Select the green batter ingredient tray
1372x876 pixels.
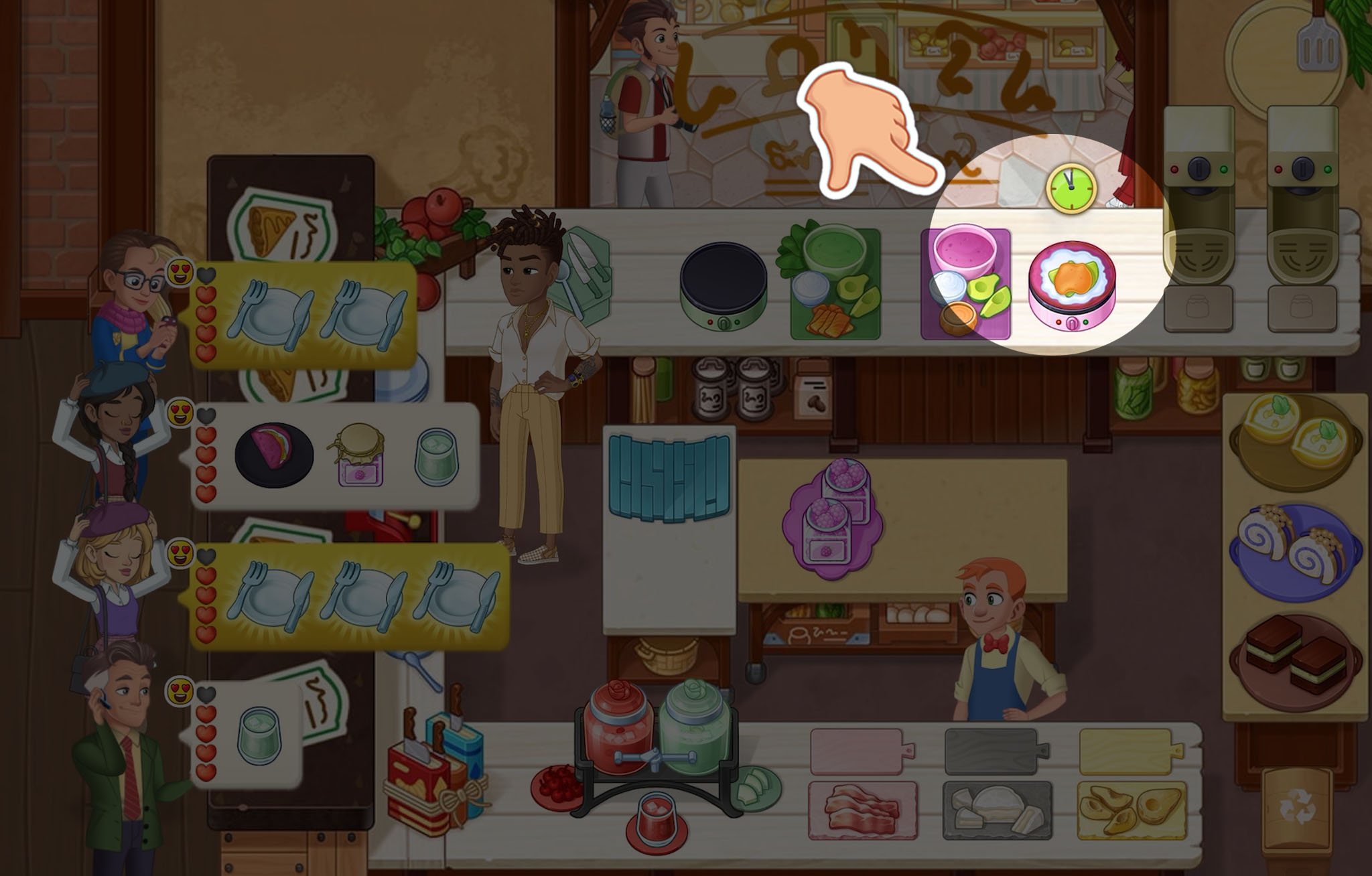(x=835, y=283)
